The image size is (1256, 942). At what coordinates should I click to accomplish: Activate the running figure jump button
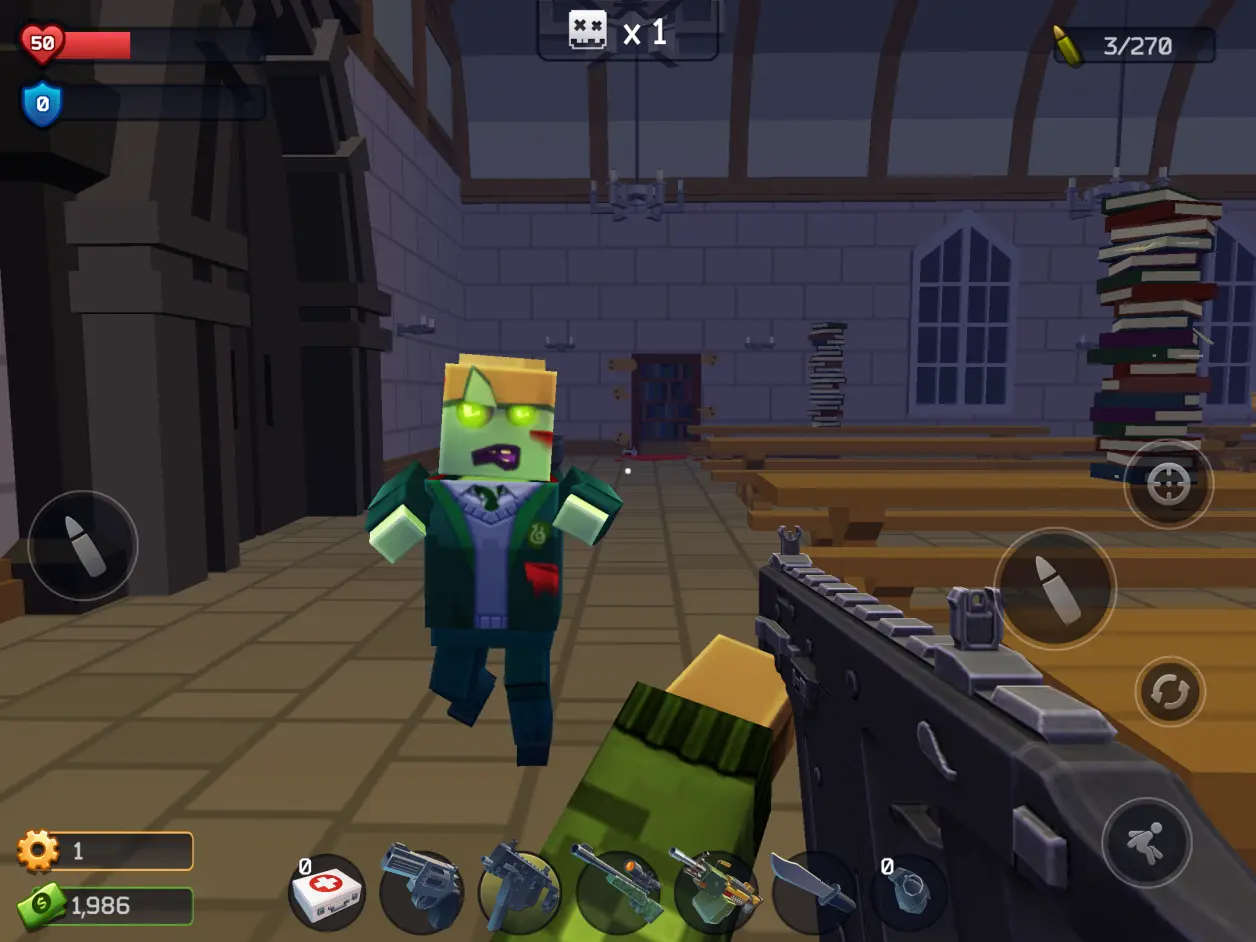[1146, 842]
